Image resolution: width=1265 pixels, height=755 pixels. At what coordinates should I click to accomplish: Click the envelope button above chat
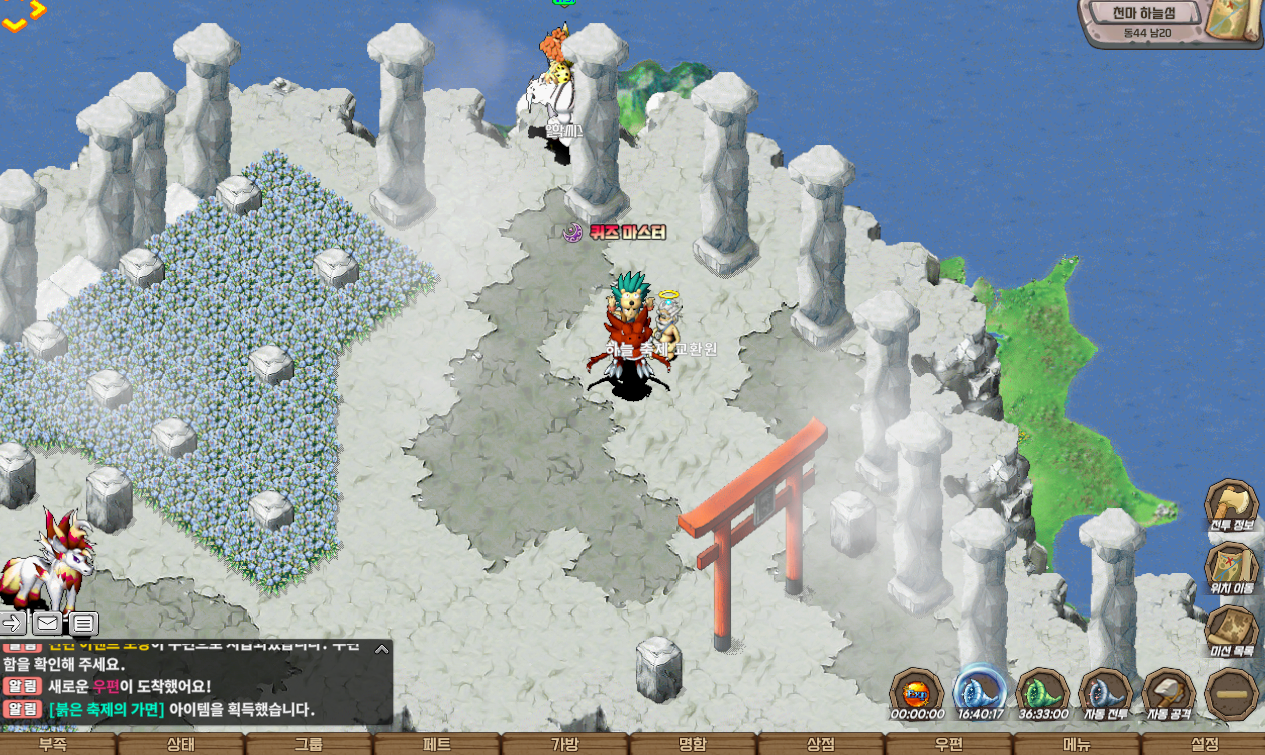tap(47, 624)
